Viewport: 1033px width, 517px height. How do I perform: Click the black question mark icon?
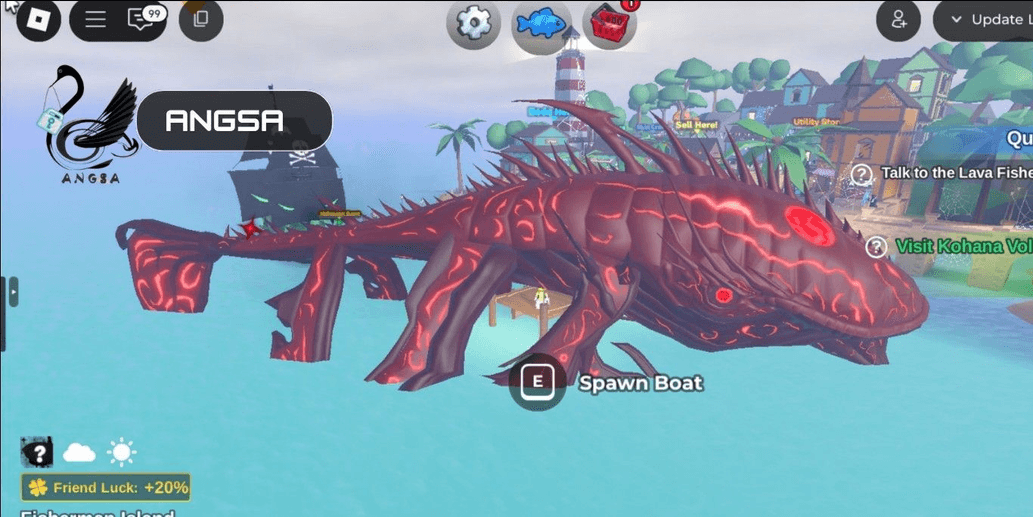coord(38,453)
